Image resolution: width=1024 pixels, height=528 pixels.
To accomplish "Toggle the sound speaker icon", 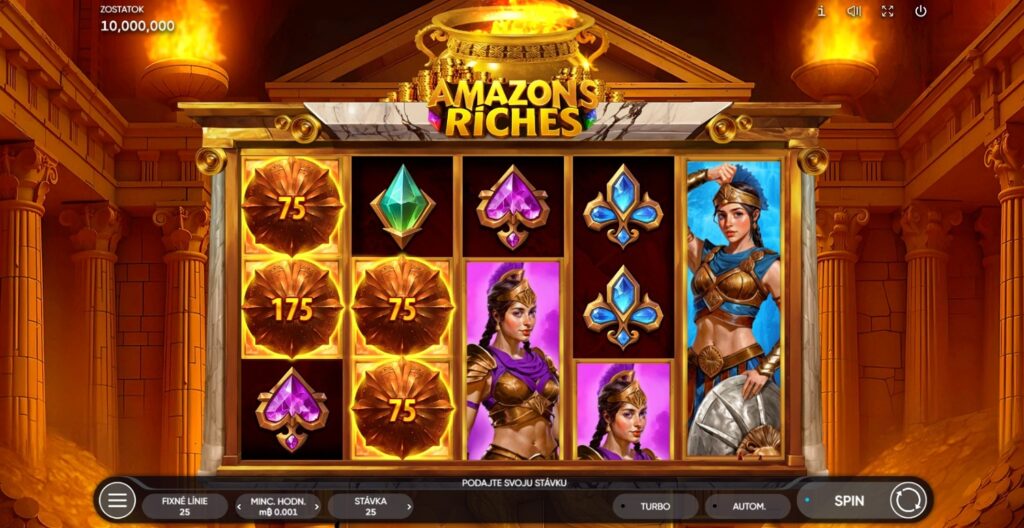I will coord(854,11).
